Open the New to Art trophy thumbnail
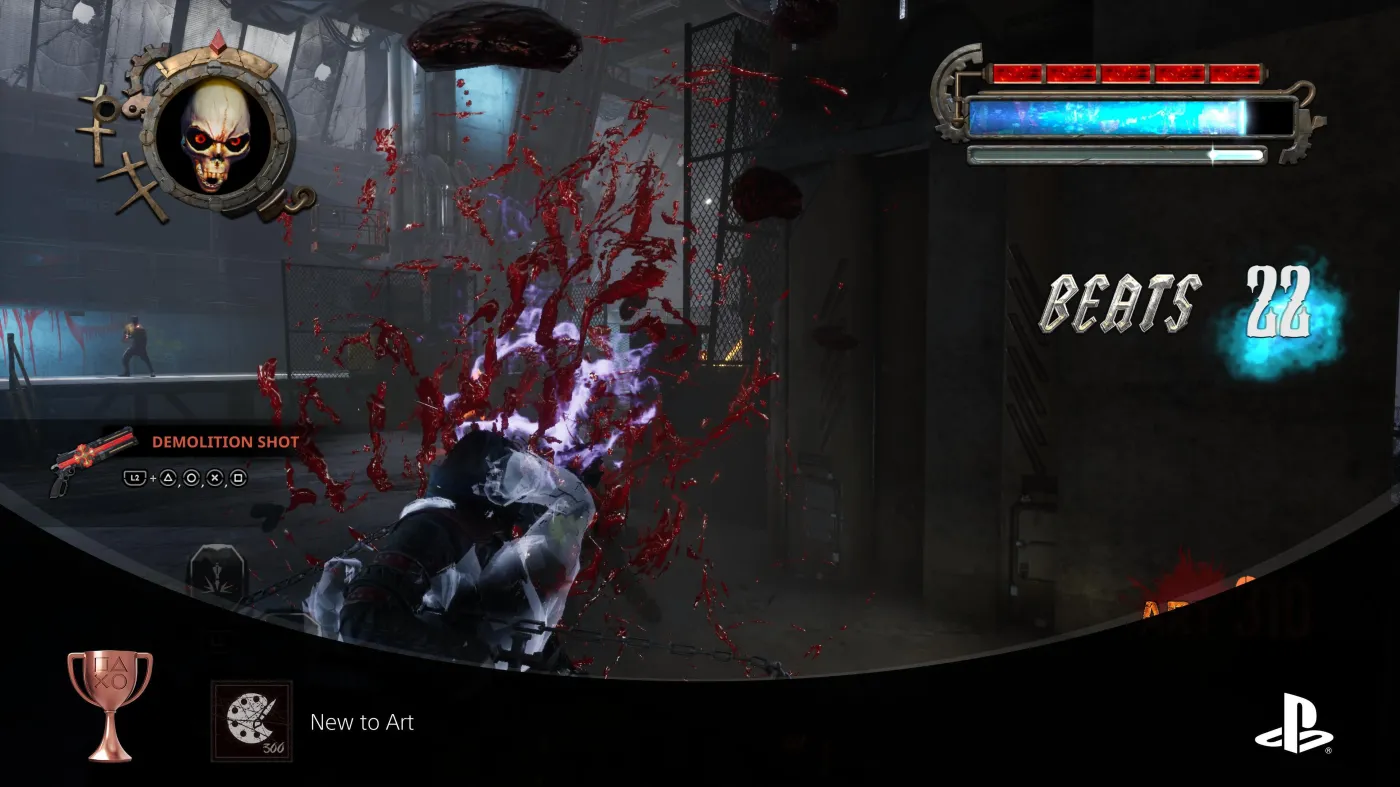Screen dimensions: 1400x787 (252, 721)
